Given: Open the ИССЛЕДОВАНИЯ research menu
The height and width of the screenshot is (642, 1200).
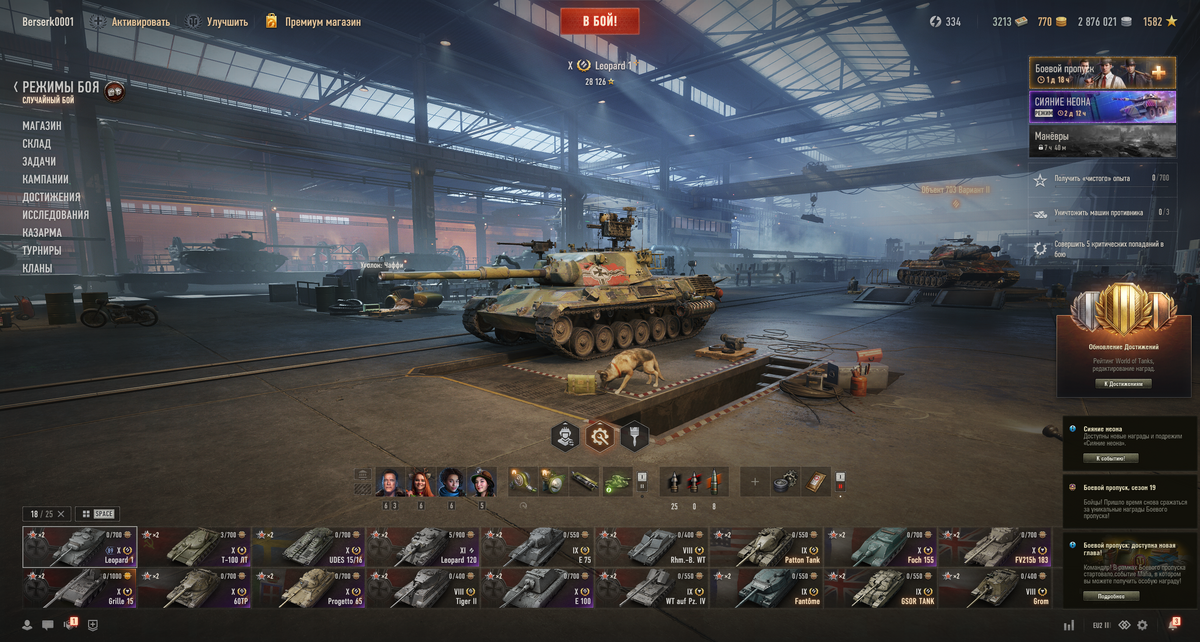Looking at the screenshot, I should click(x=56, y=215).
